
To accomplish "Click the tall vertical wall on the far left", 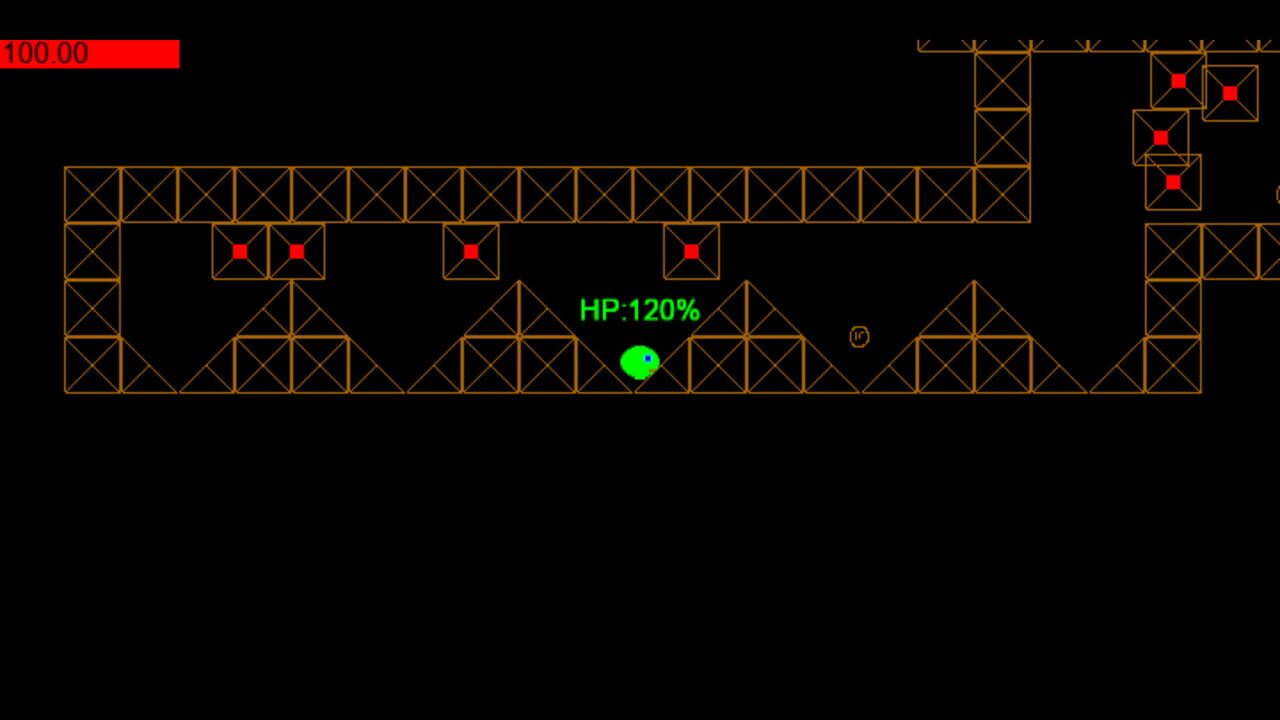I will tap(92, 280).
